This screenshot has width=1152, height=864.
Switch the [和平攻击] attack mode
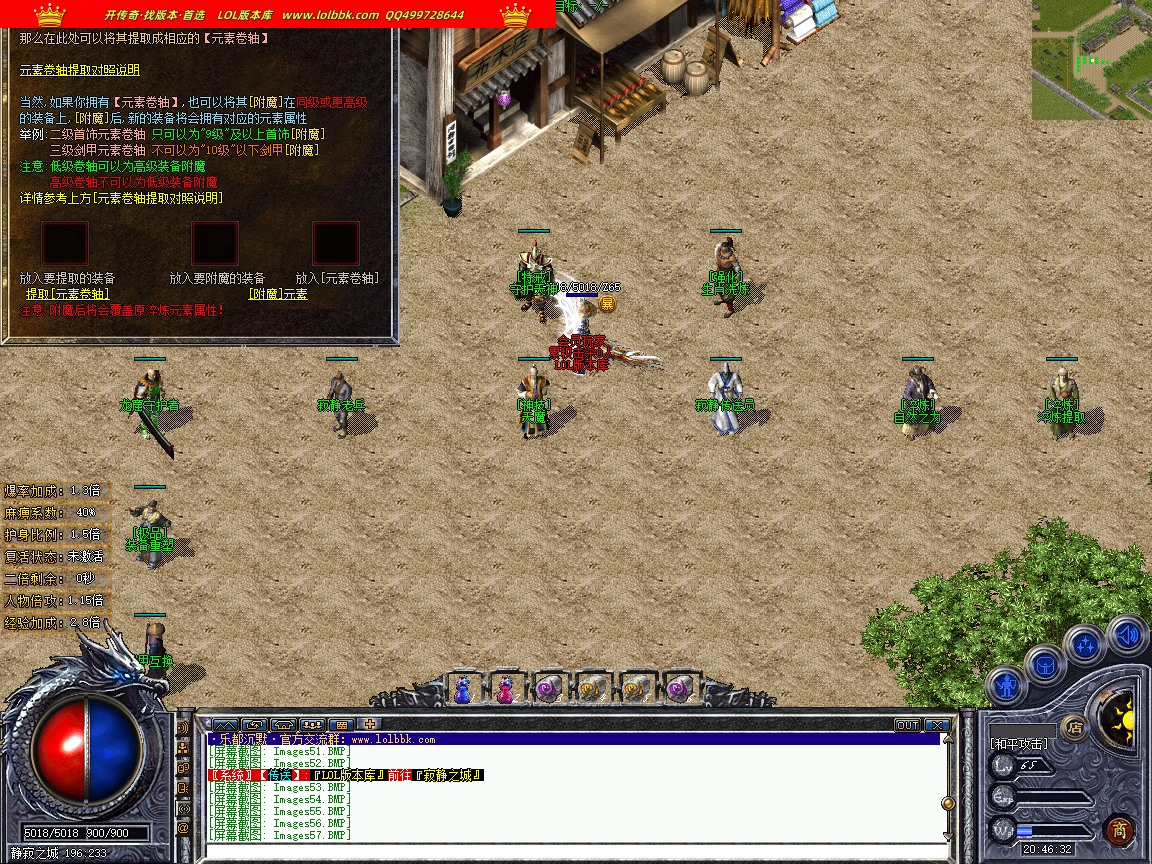click(1019, 744)
